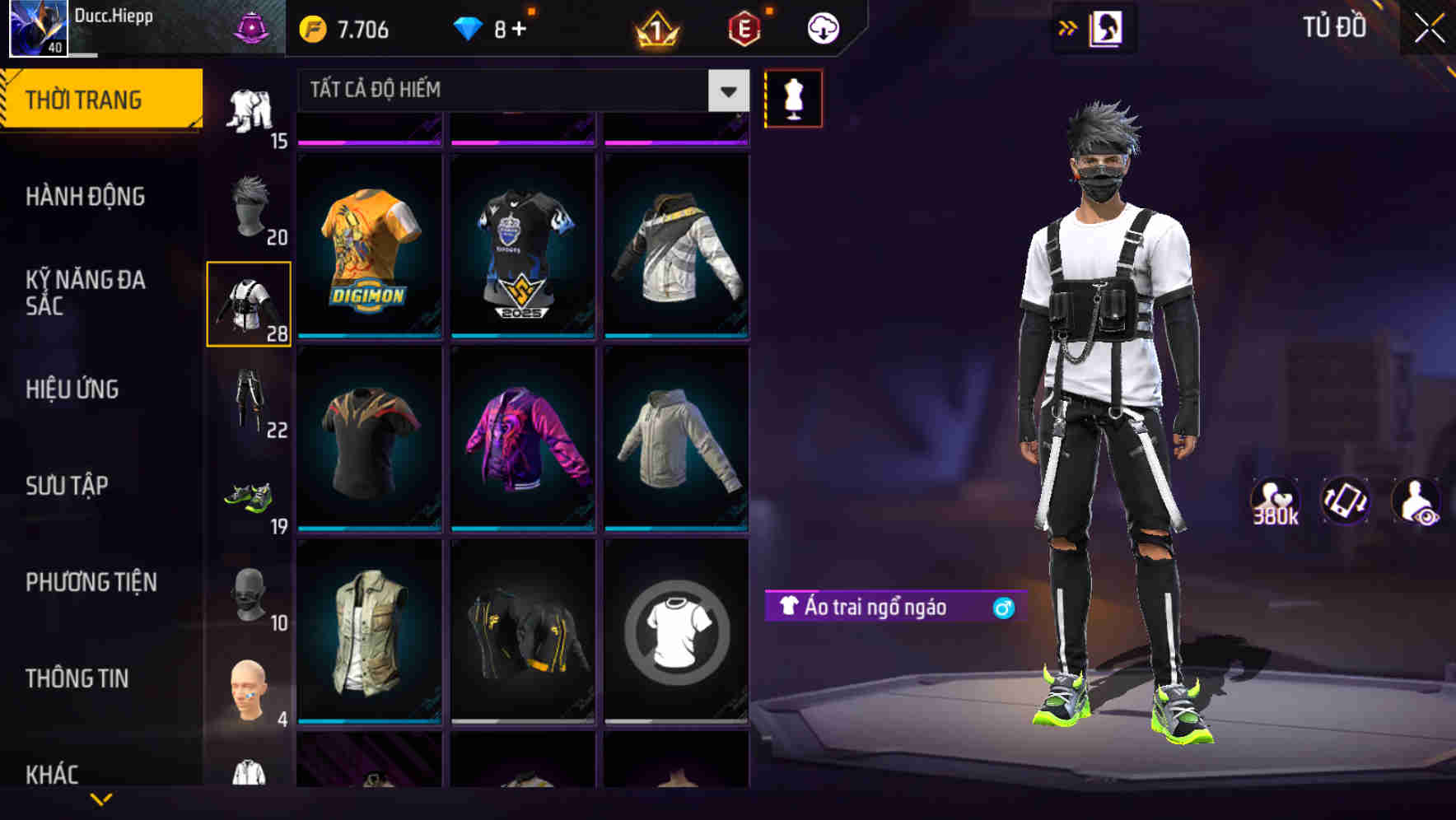1456x820 pixels.
Task: Switch to the HÀNH ĐỘNG tab
Action: 88,196
